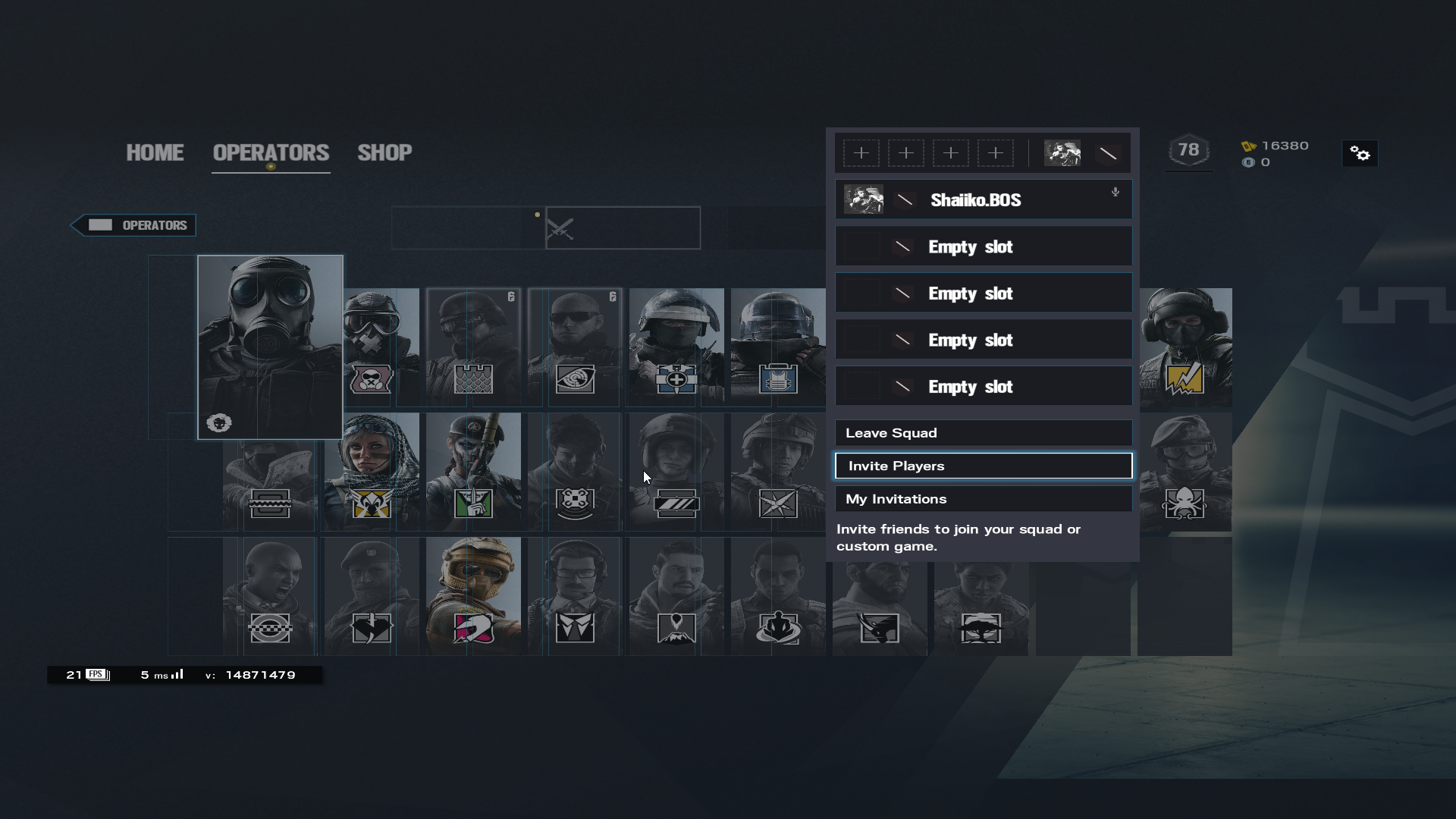Image resolution: width=1456 pixels, height=819 pixels.
Task: Select the operator with the necktie icon
Action: 575,596
